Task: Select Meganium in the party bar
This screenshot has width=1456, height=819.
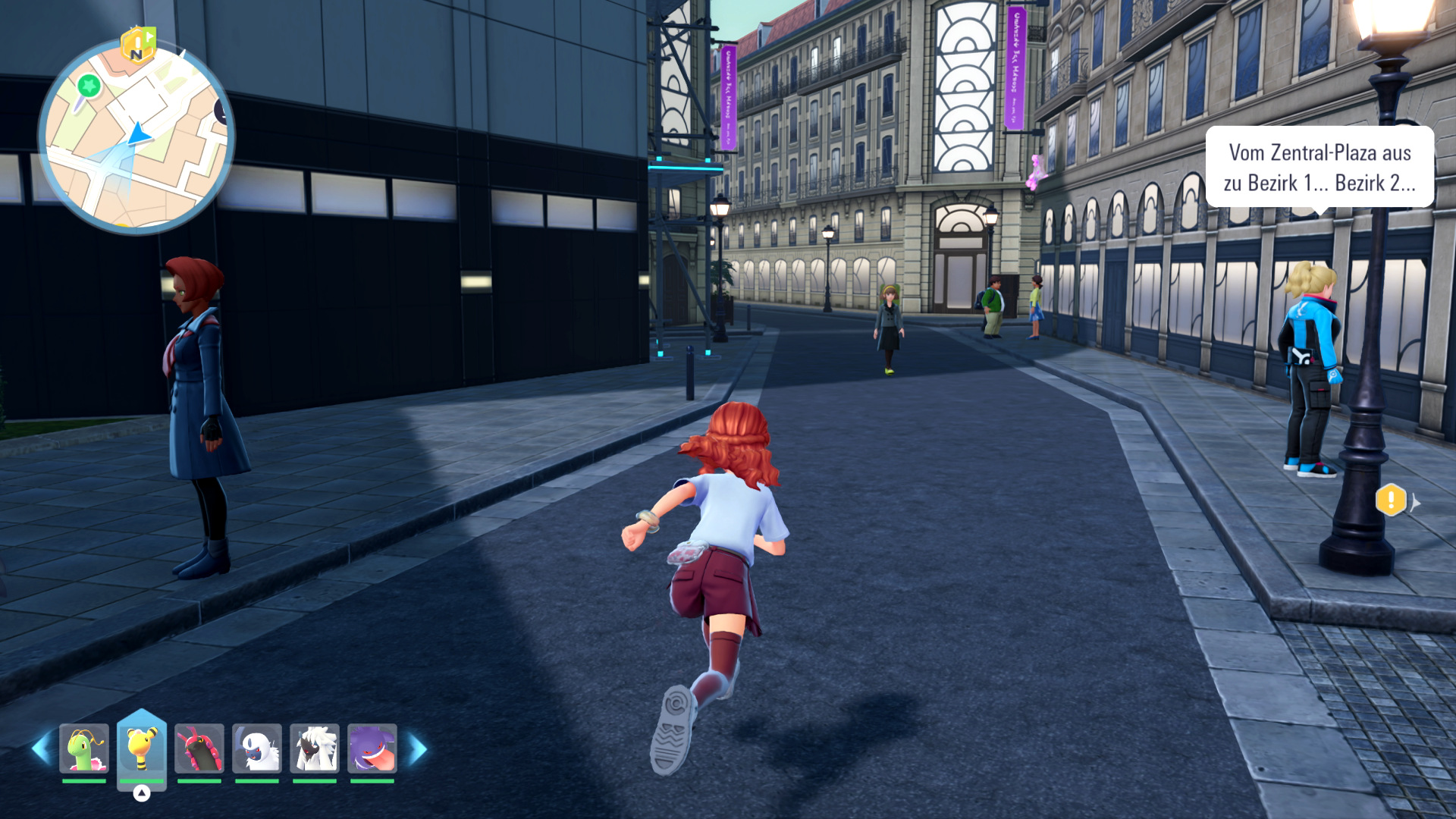Action: click(84, 748)
